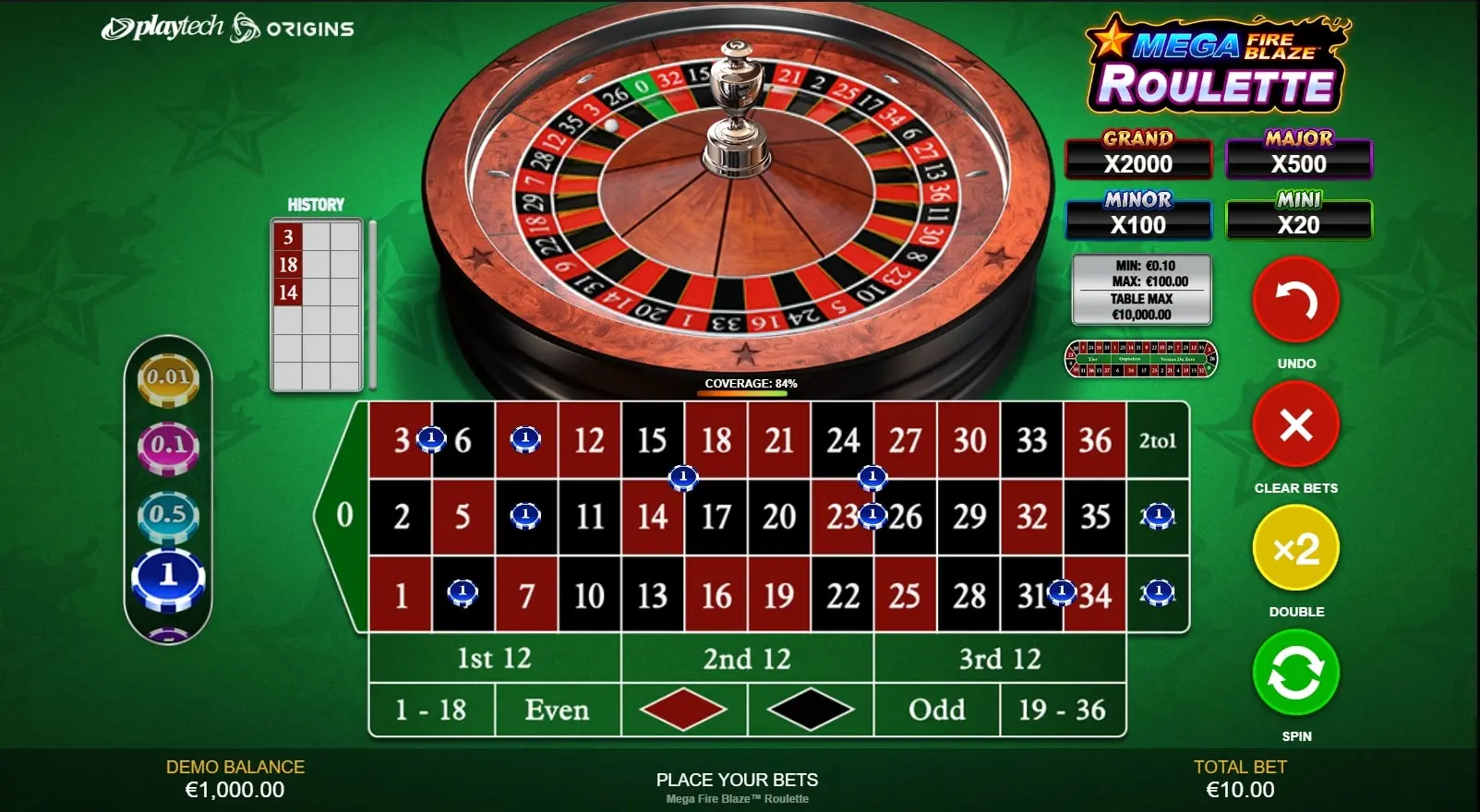Bet on 19 - 36 high numbers
Viewport: 1480px width, 812px height.
pos(1062,710)
